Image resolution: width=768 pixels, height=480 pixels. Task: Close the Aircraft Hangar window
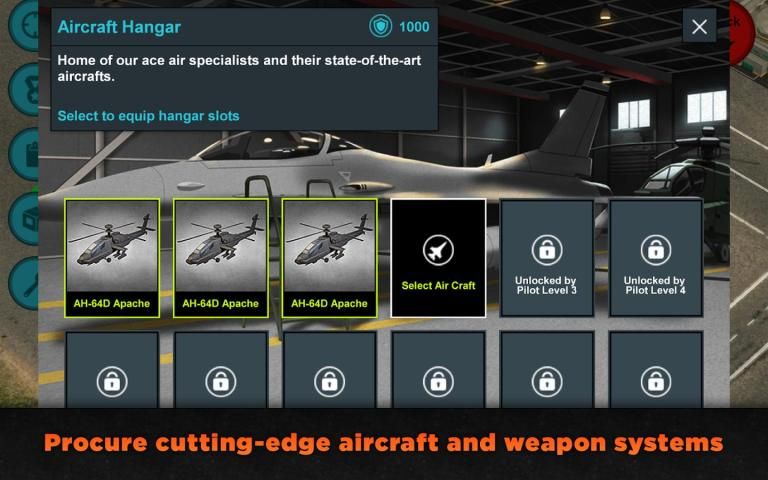click(x=699, y=27)
